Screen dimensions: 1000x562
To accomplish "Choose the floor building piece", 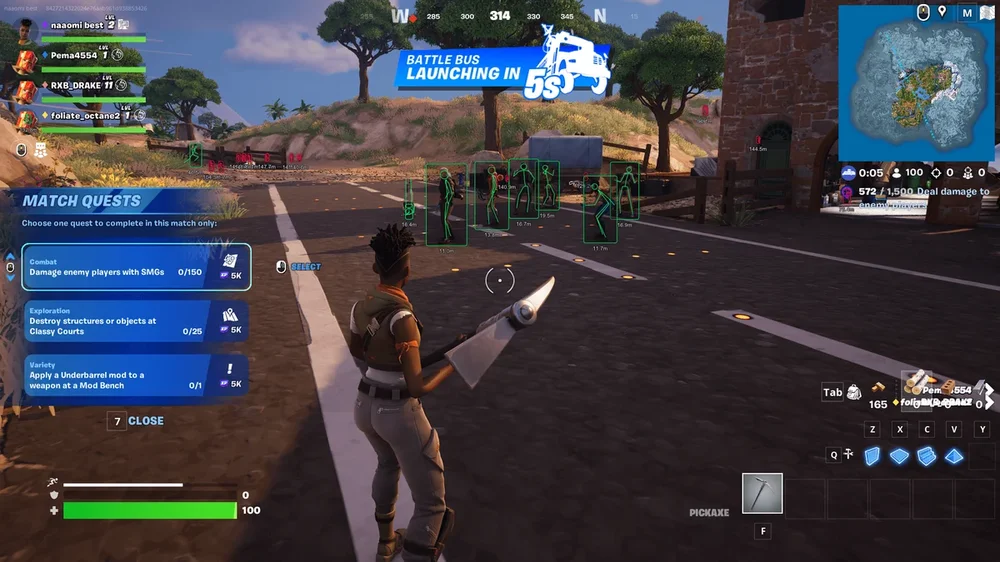I will coord(899,455).
